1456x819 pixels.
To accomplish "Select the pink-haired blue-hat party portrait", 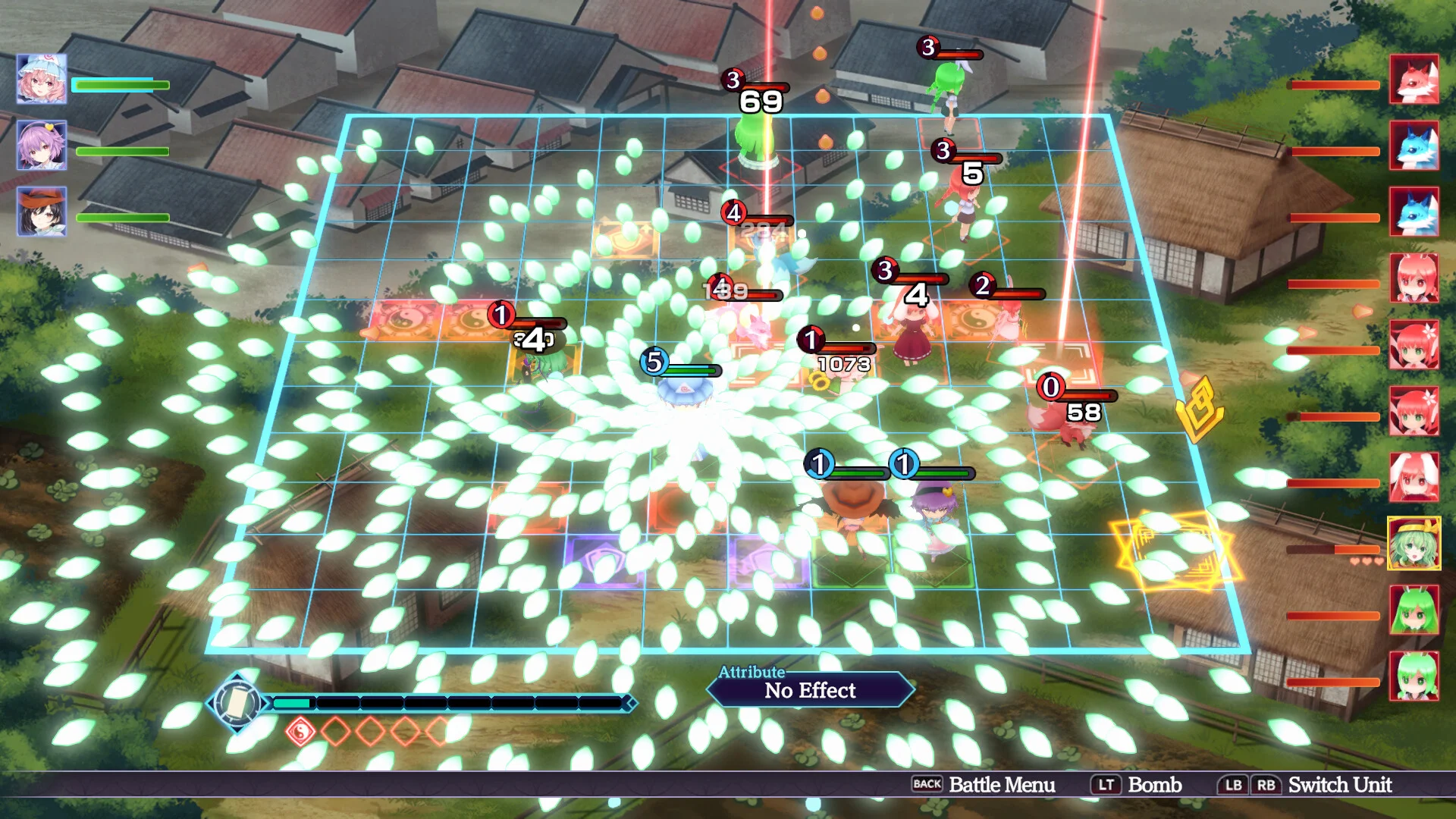I will [42, 79].
